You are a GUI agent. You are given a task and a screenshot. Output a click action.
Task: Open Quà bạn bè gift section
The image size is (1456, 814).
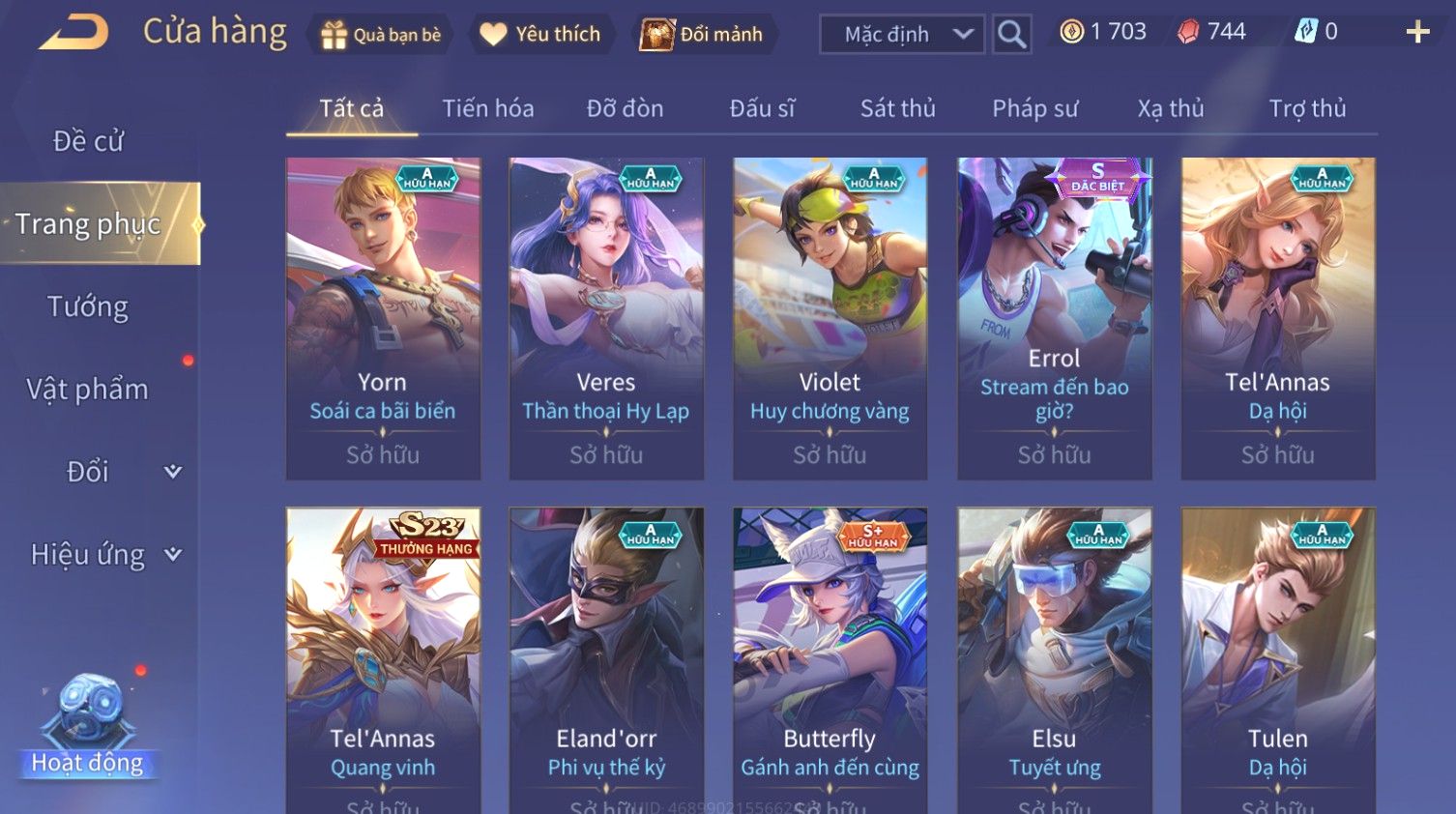(380, 35)
